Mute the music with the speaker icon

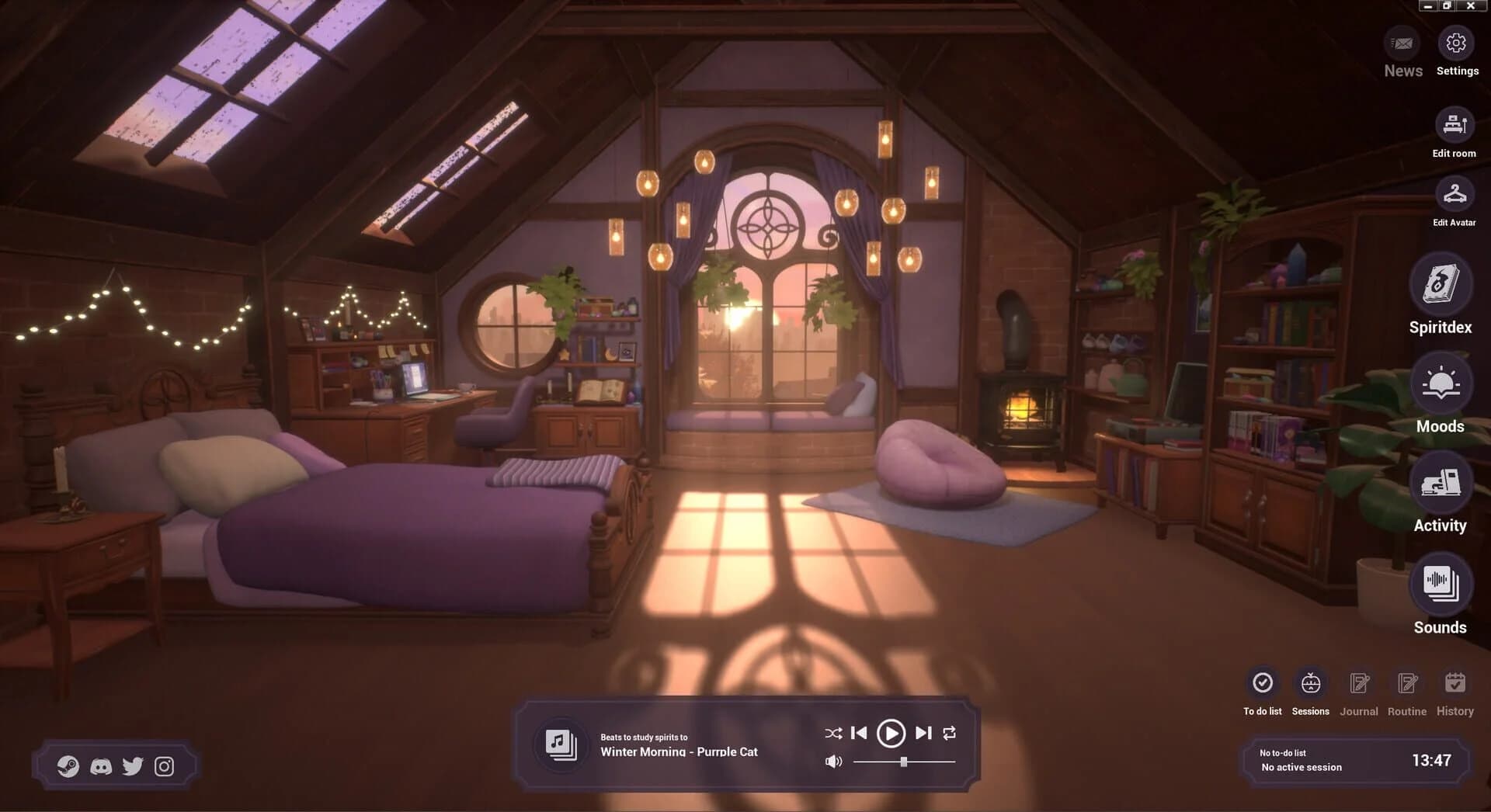(x=833, y=762)
